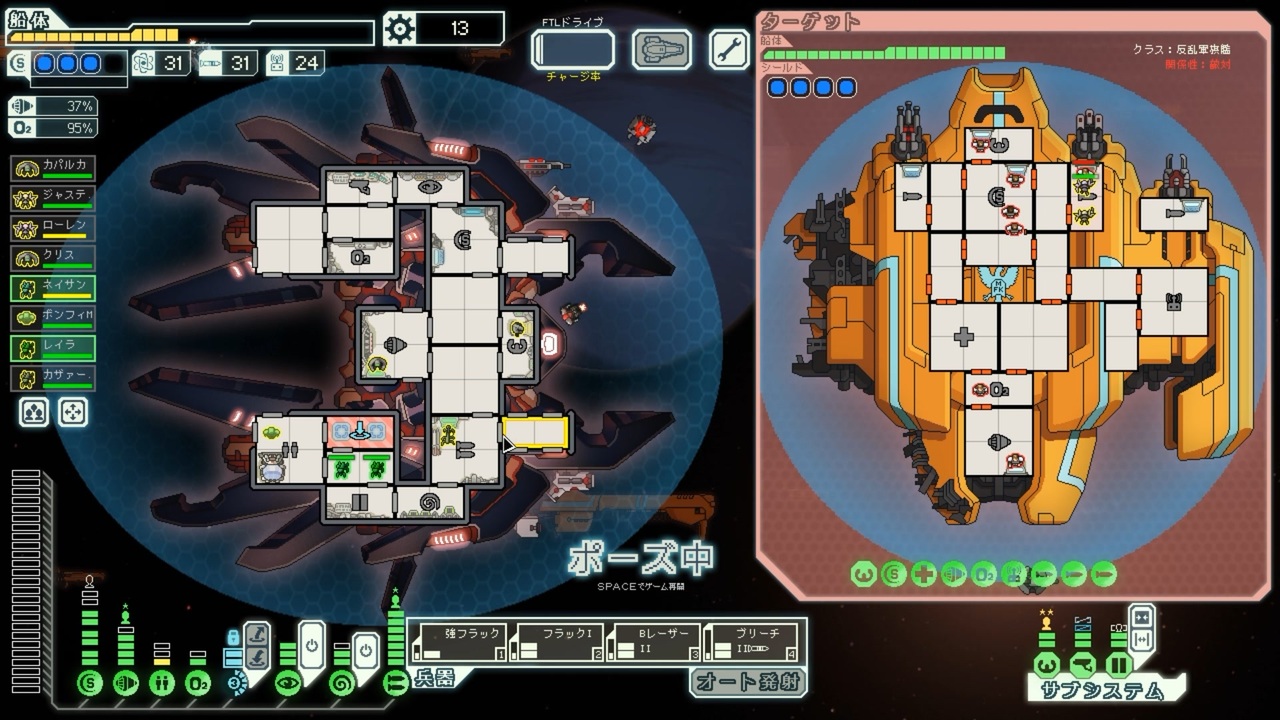The height and width of the screenshot is (720, 1280).
Task: Open the ship overview screen
Action: [x=661, y=50]
